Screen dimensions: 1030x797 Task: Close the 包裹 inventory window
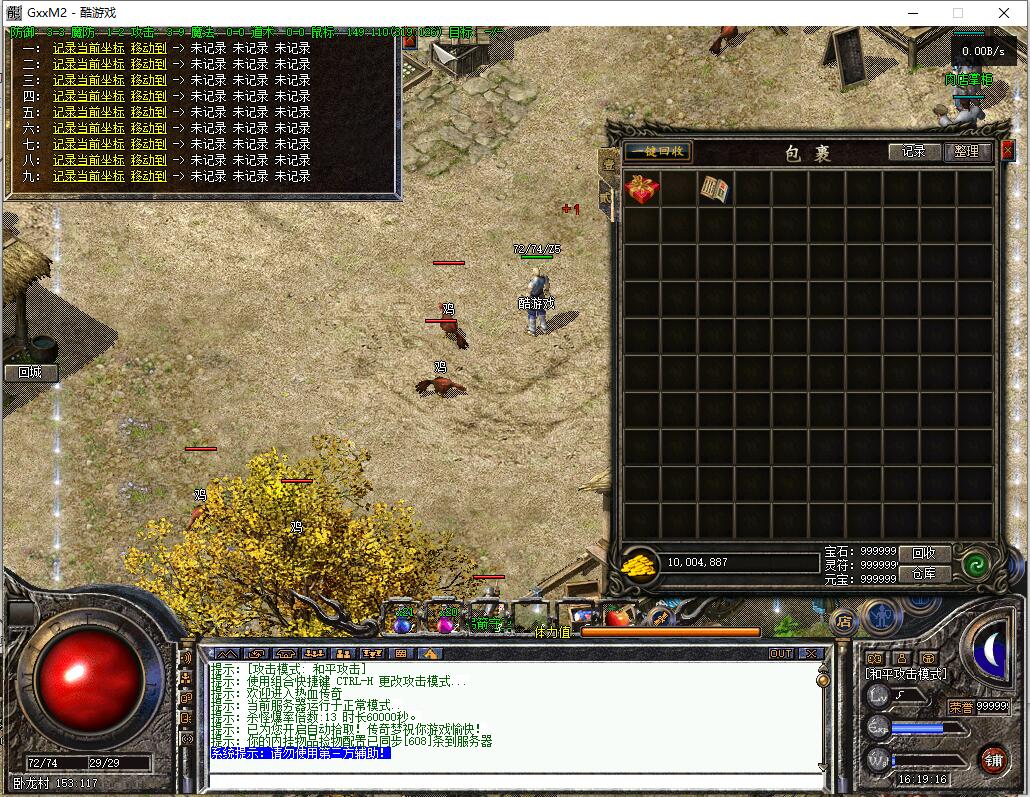[x=1006, y=151]
